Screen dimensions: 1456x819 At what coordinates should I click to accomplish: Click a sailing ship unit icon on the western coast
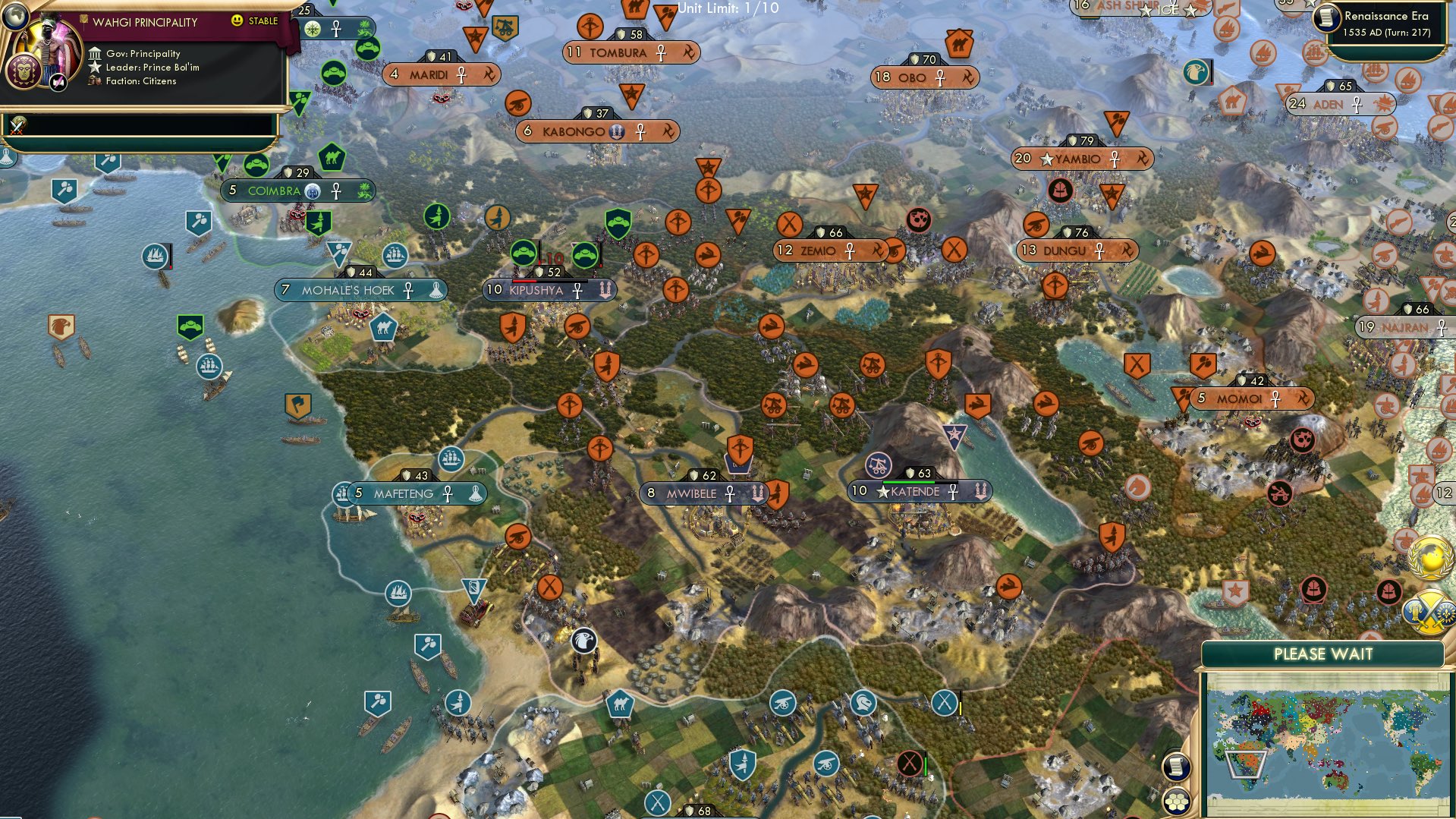(x=155, y=257)
